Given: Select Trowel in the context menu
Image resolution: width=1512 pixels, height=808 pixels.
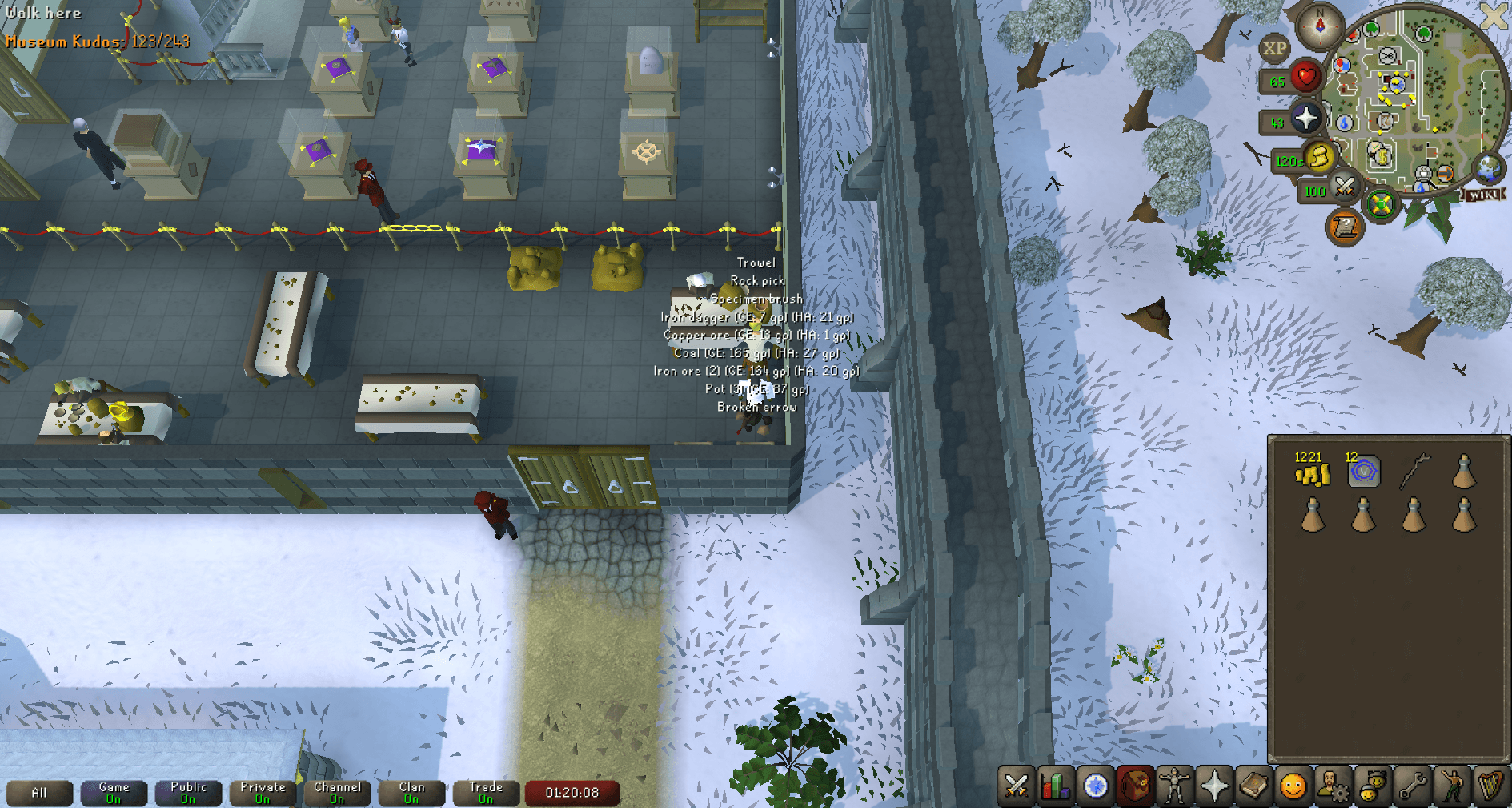Looking at the screenshot, I should pos(756,262).
